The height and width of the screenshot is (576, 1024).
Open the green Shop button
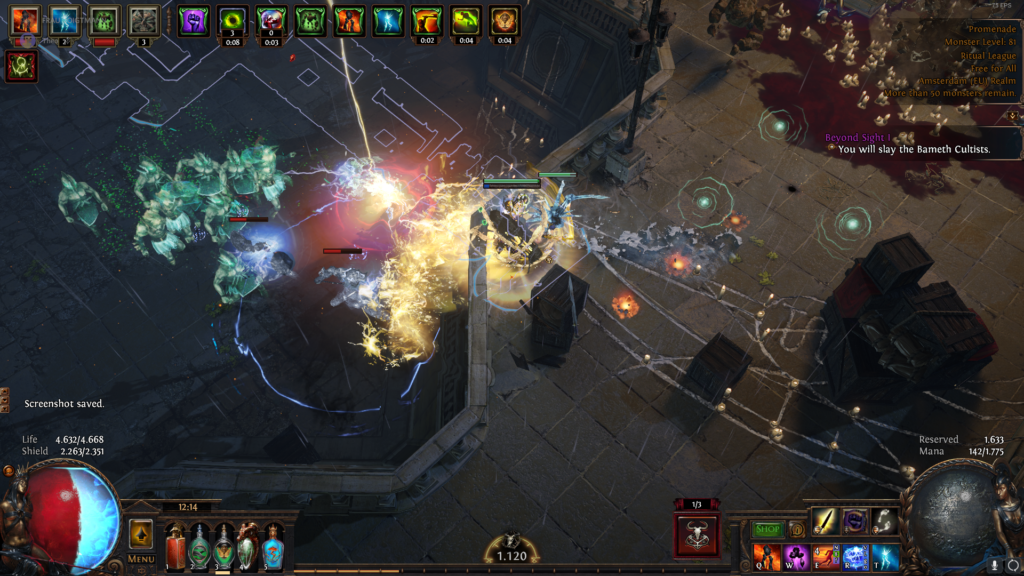pos(768,529)
